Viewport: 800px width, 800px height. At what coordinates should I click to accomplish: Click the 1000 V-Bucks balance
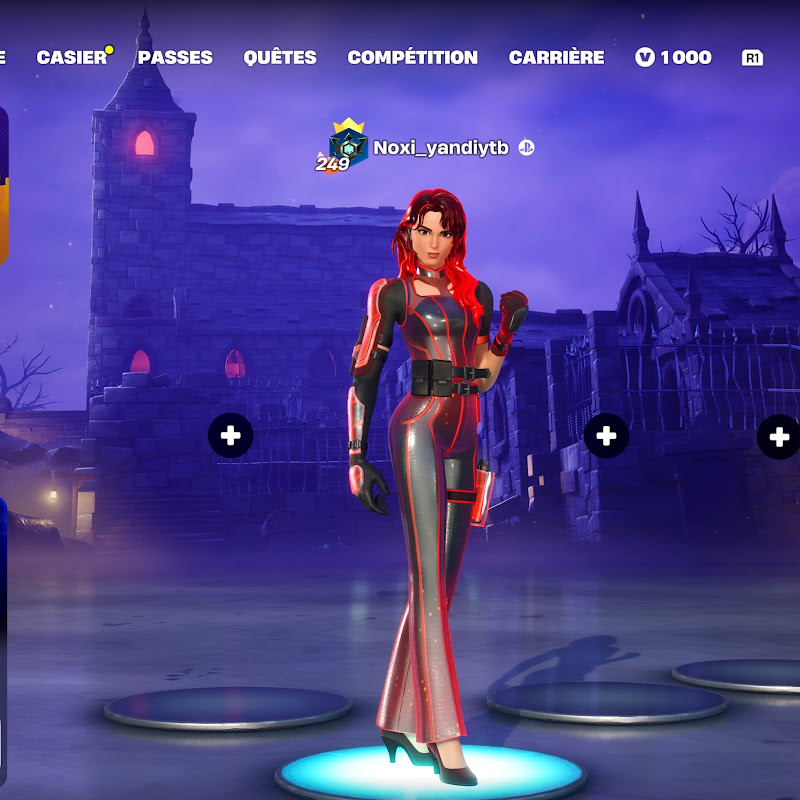[x=674, y=58]
